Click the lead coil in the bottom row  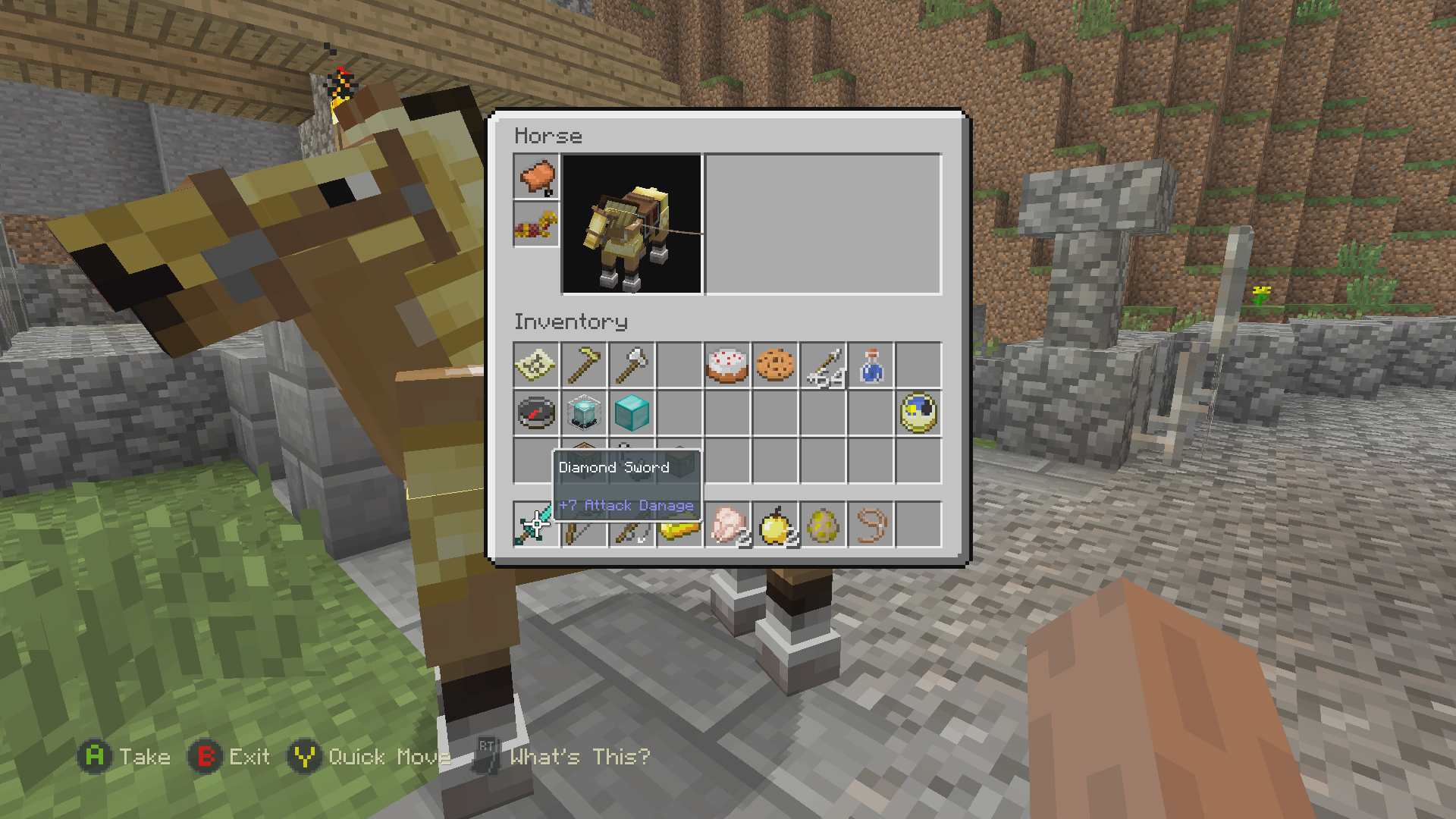pos(872,523)
